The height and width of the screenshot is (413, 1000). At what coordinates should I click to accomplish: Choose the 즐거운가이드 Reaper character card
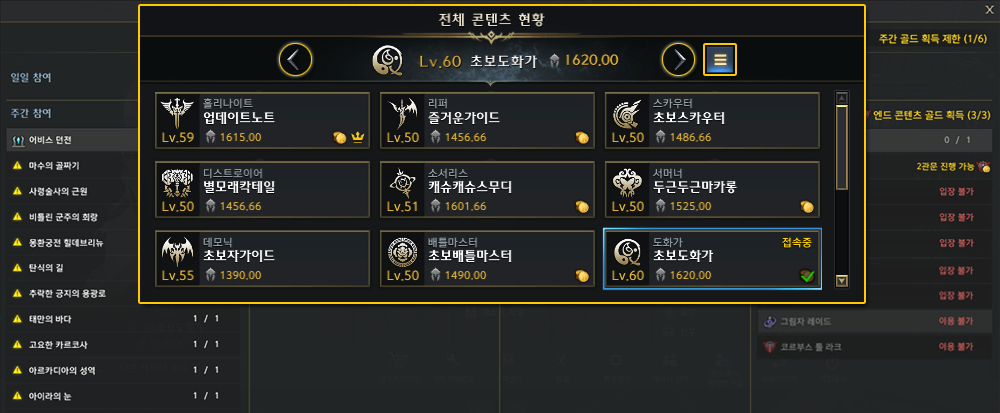(487, 120)
